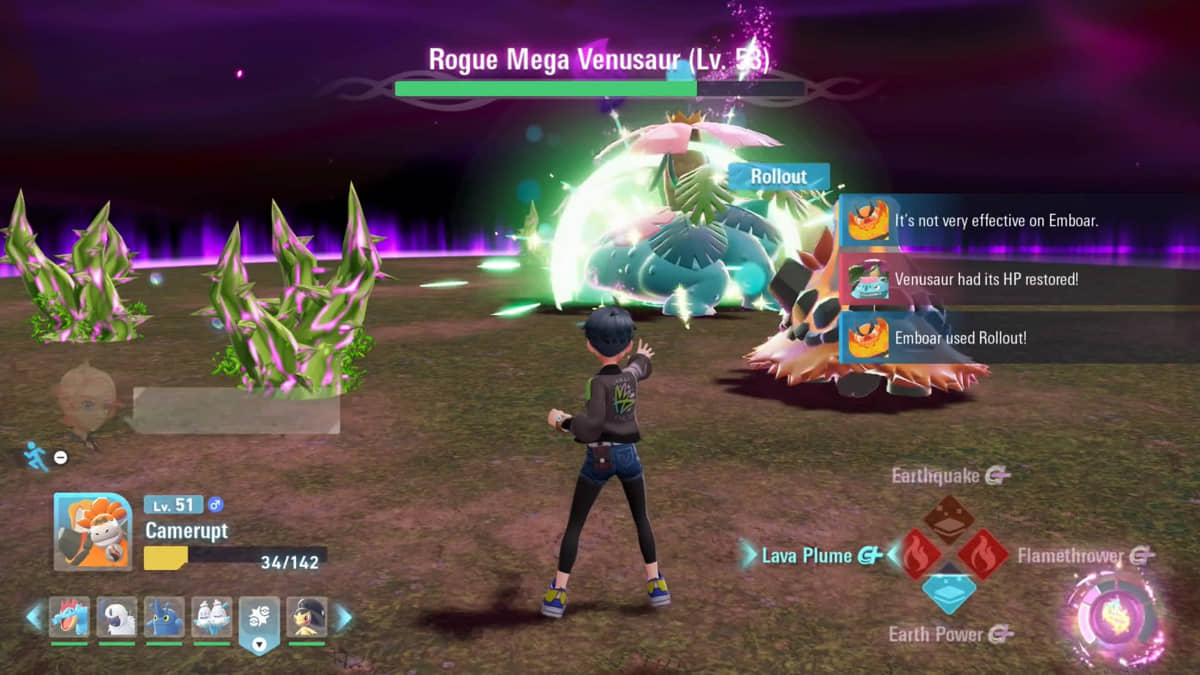Switch to Mawile in the party bar
The height and width of the screenshot is (675, 1200).
(x=307, y=618)
